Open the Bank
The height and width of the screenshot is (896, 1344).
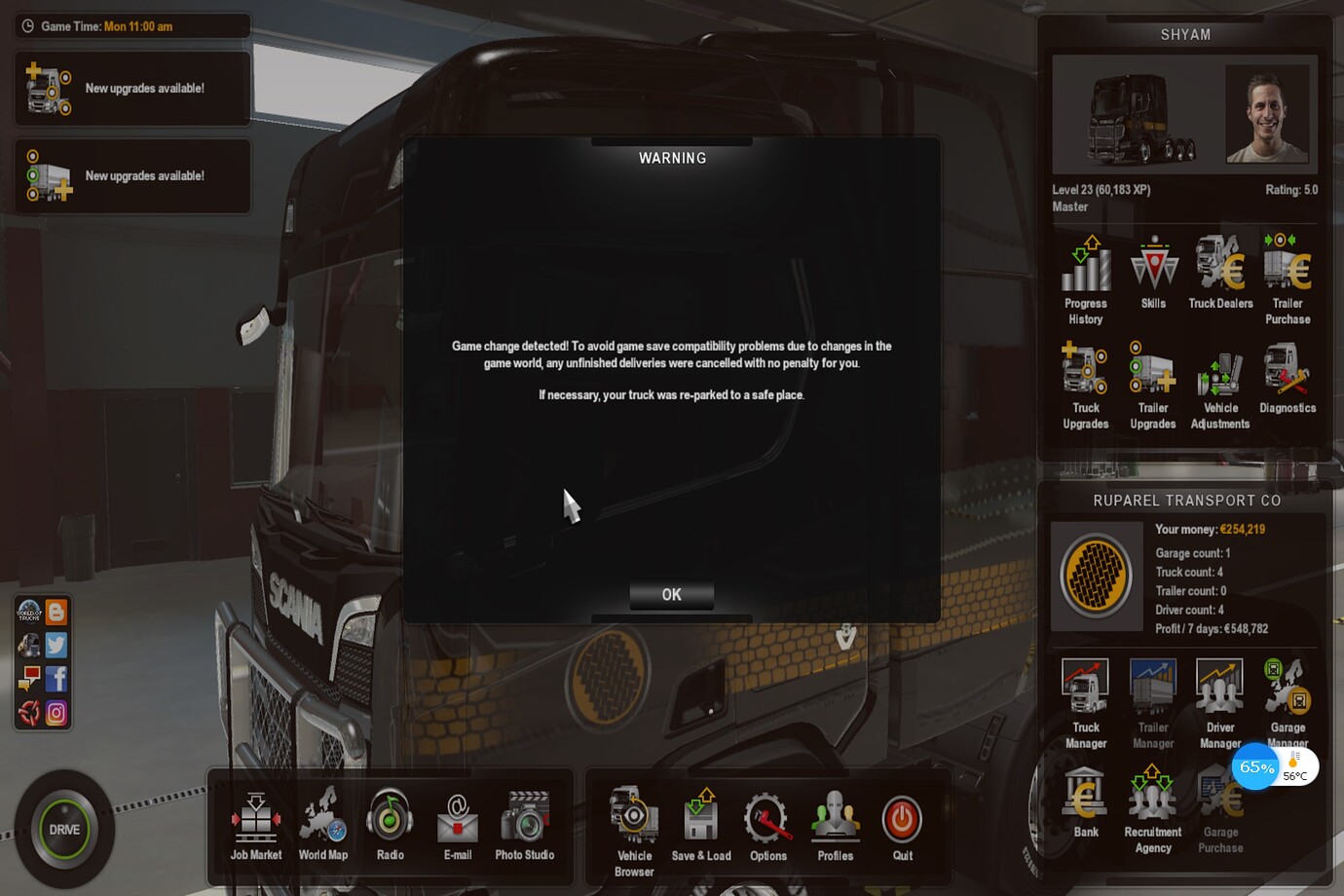pos(1085,803)
